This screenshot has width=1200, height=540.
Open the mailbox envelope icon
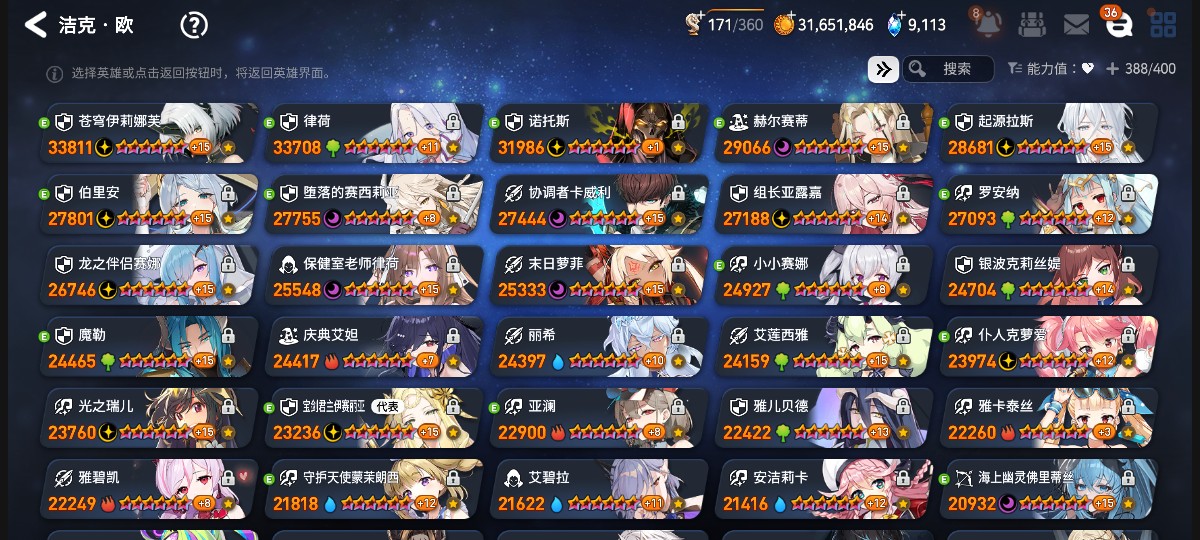1076,25
